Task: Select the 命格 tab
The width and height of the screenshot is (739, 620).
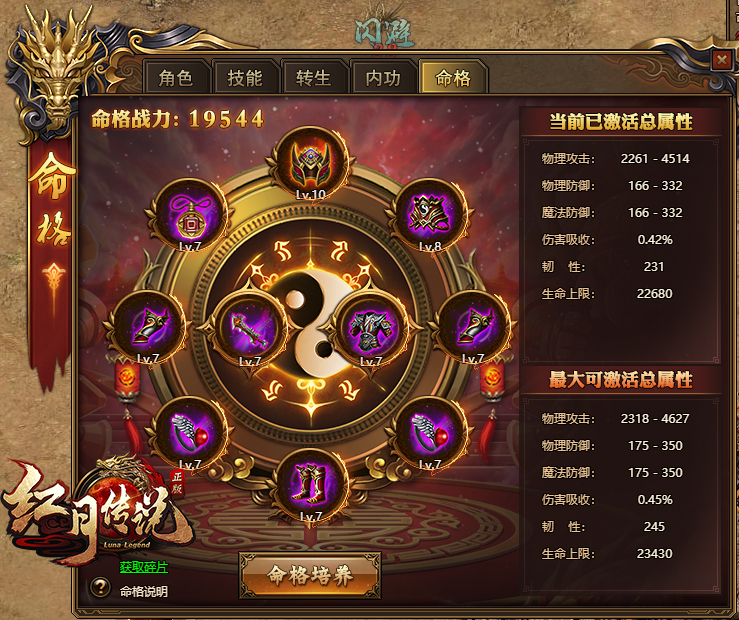Action: [453, 78]
